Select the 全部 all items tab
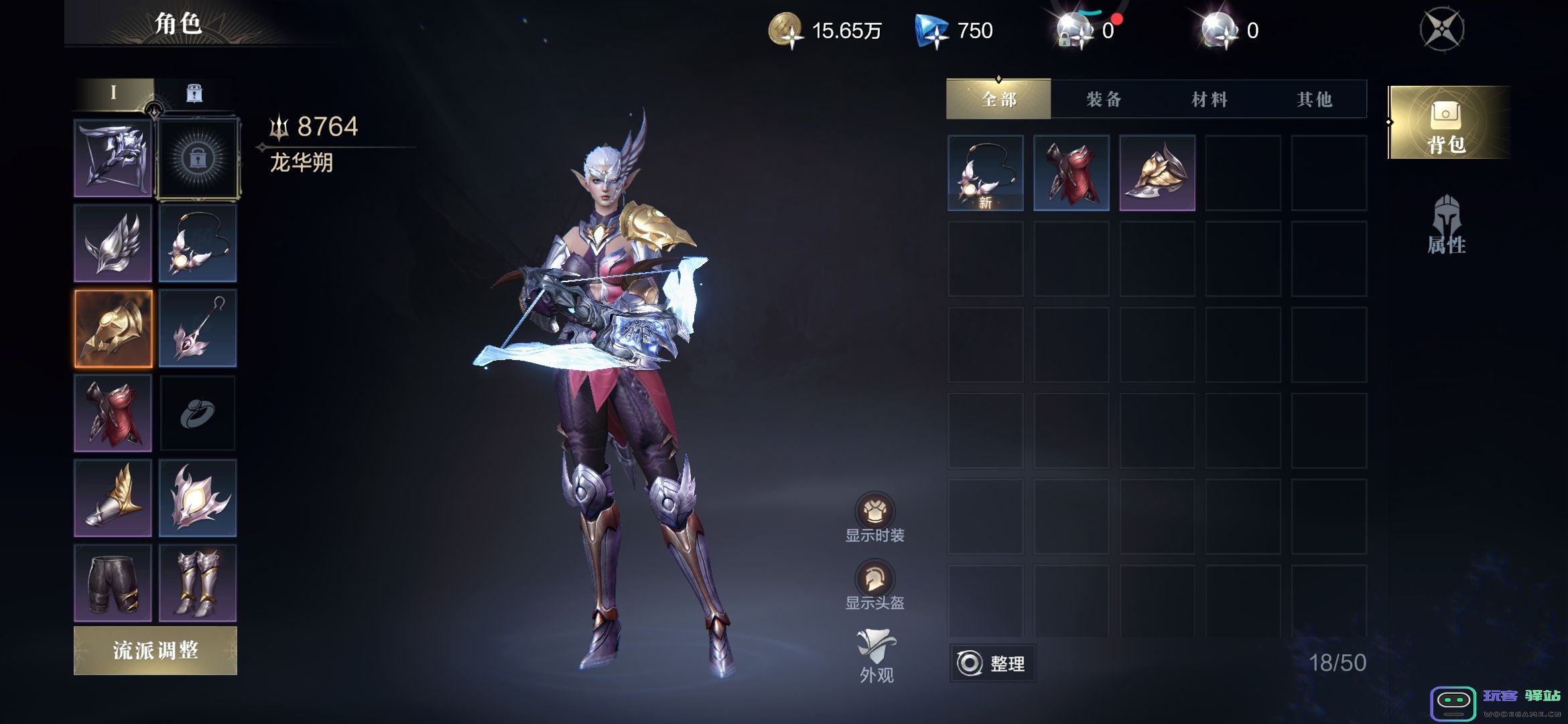1568x724 pixels. (x=998, y=99)
